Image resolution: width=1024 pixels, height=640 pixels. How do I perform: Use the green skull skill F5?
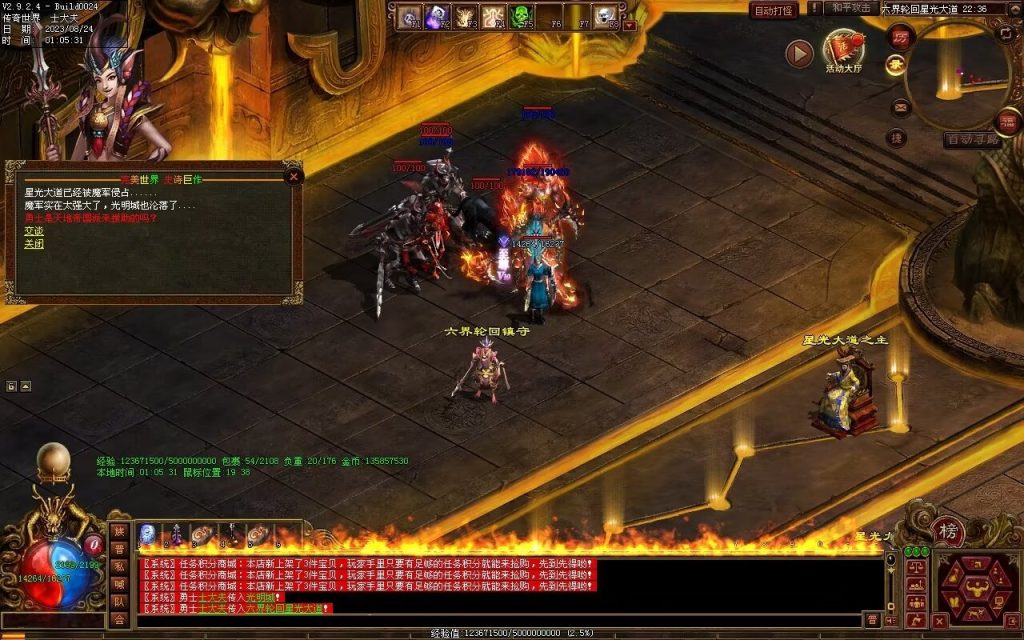(x=521, y=16)
